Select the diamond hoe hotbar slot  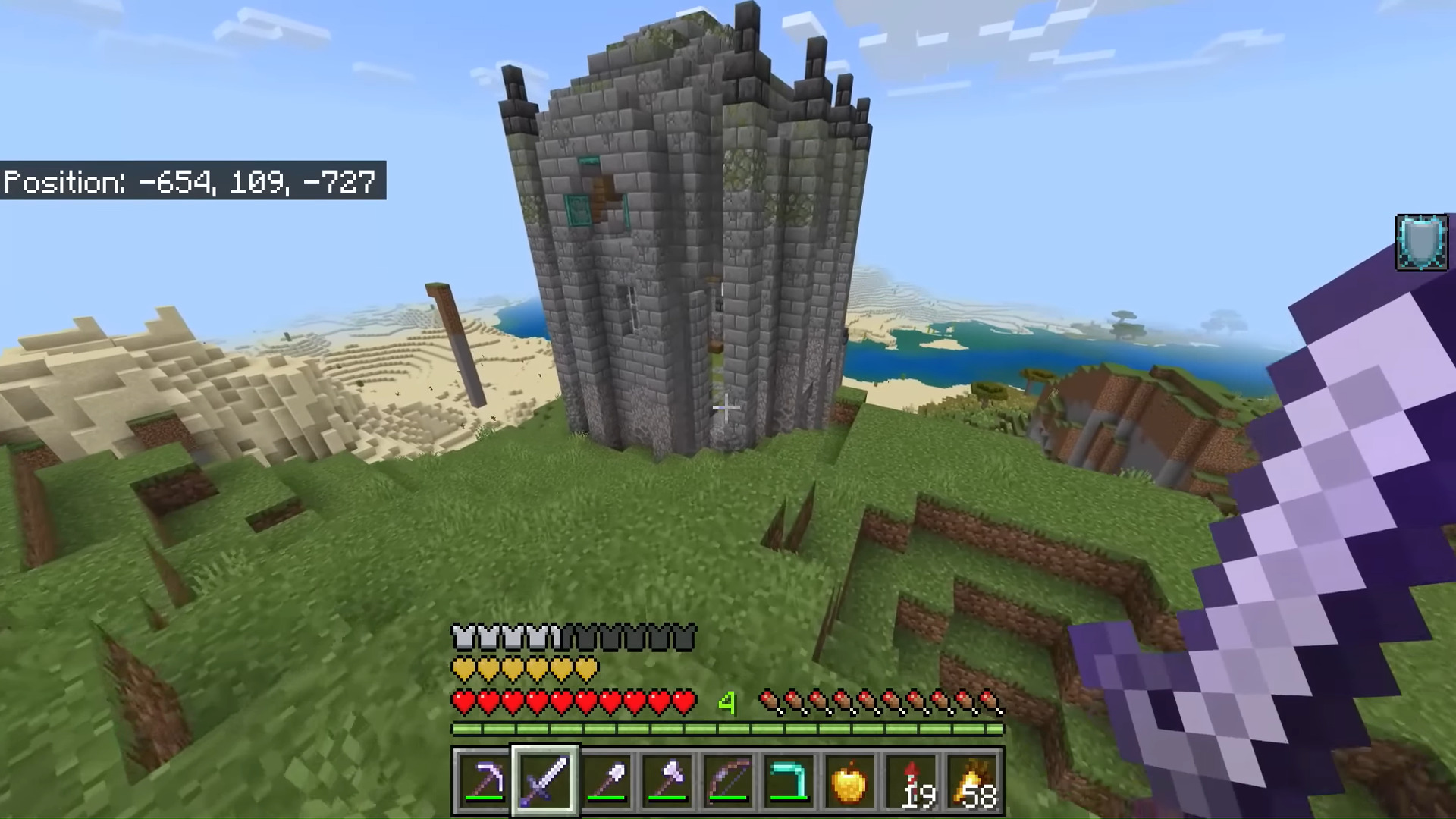788,780
